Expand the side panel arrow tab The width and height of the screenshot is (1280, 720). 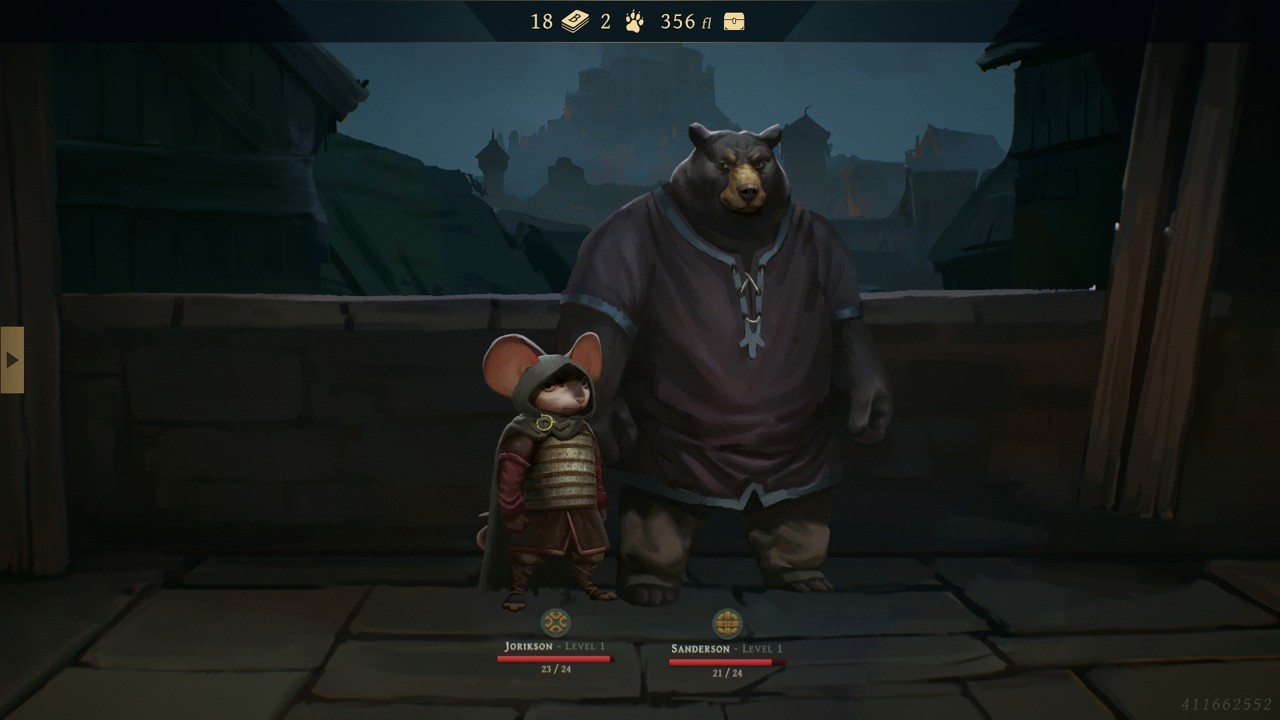point(12,359)
